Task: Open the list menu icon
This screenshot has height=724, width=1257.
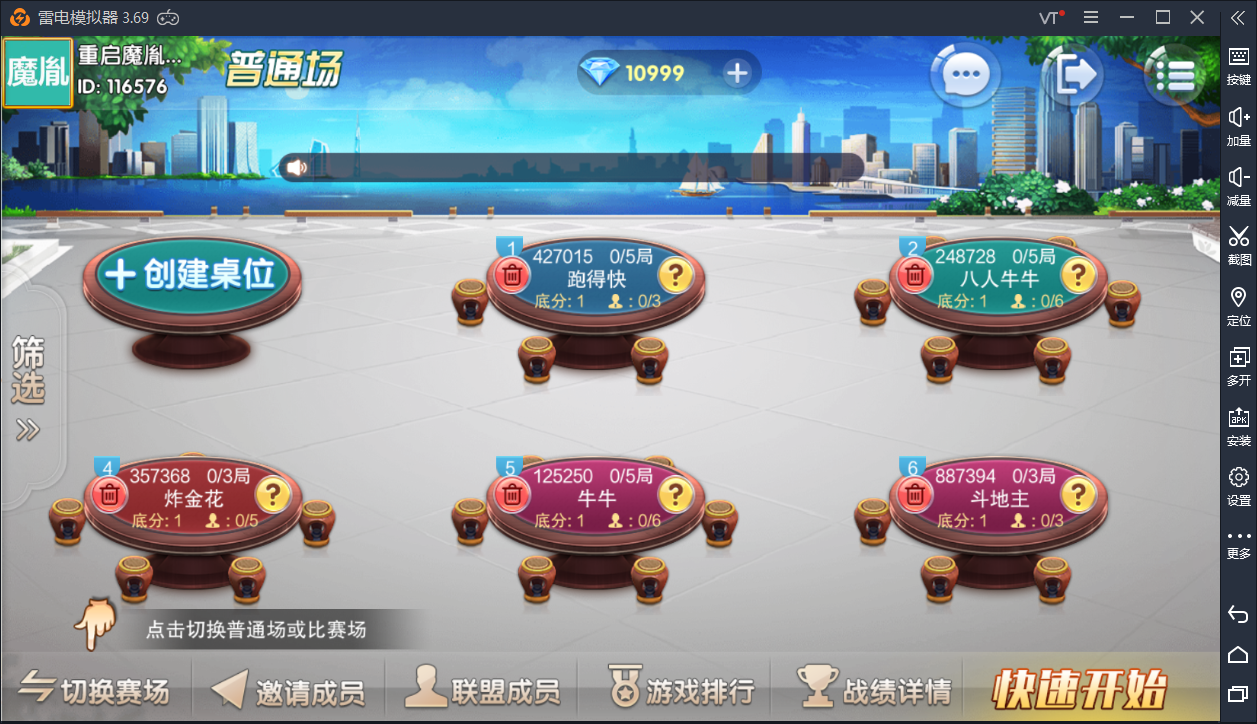Action: (x=1173, y=74)
